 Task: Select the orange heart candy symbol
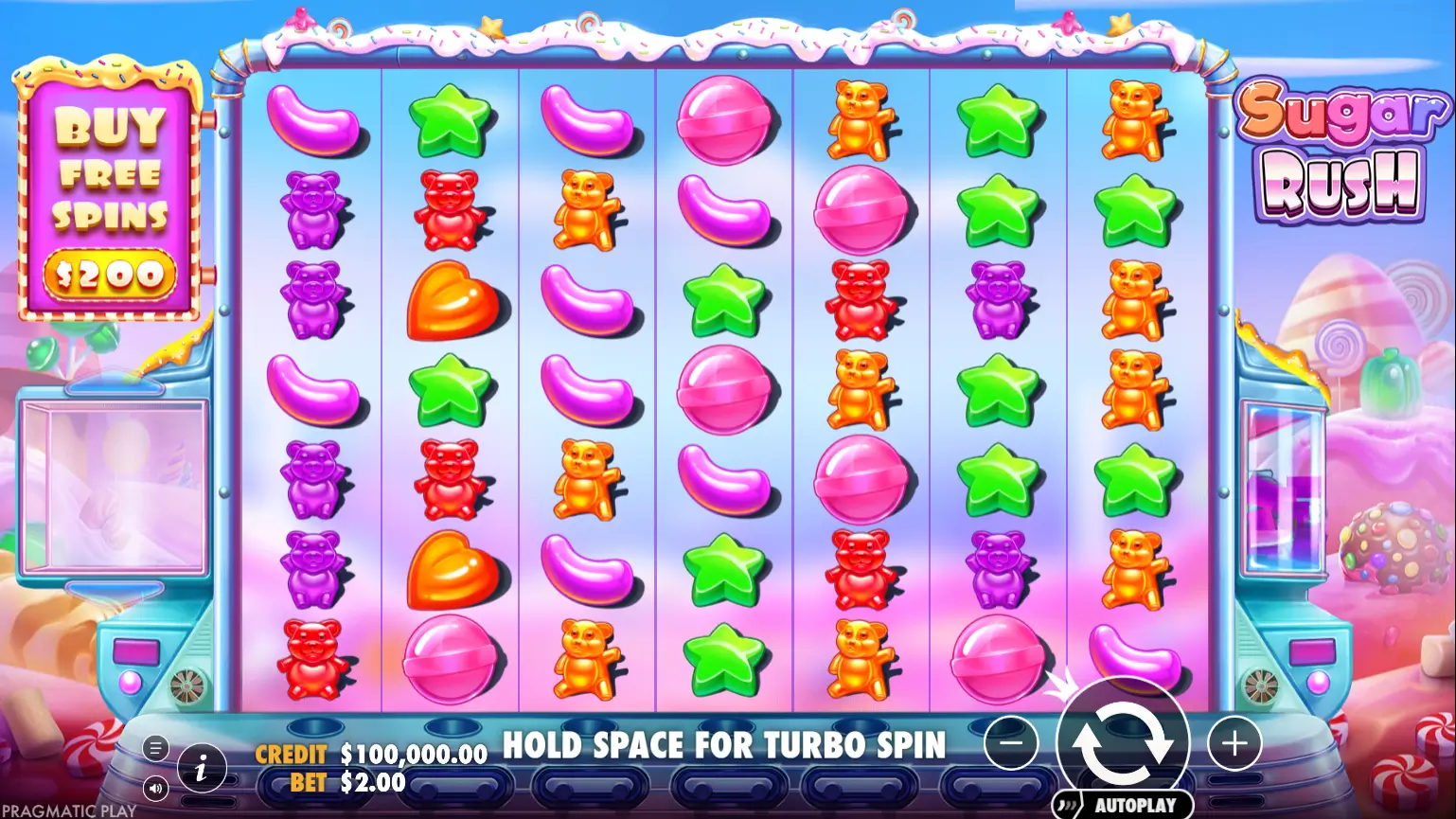pos(452,303)
